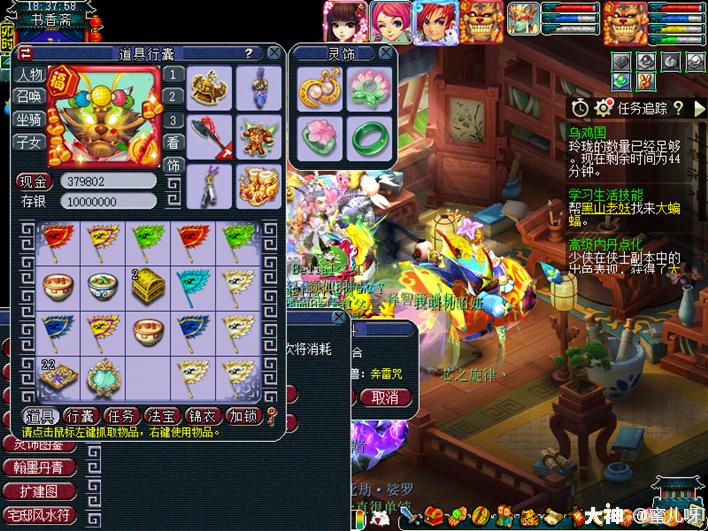This screenshot has width=708, height=531.
Task: Click the 加锁 lock button
Action: click(242, 415)
